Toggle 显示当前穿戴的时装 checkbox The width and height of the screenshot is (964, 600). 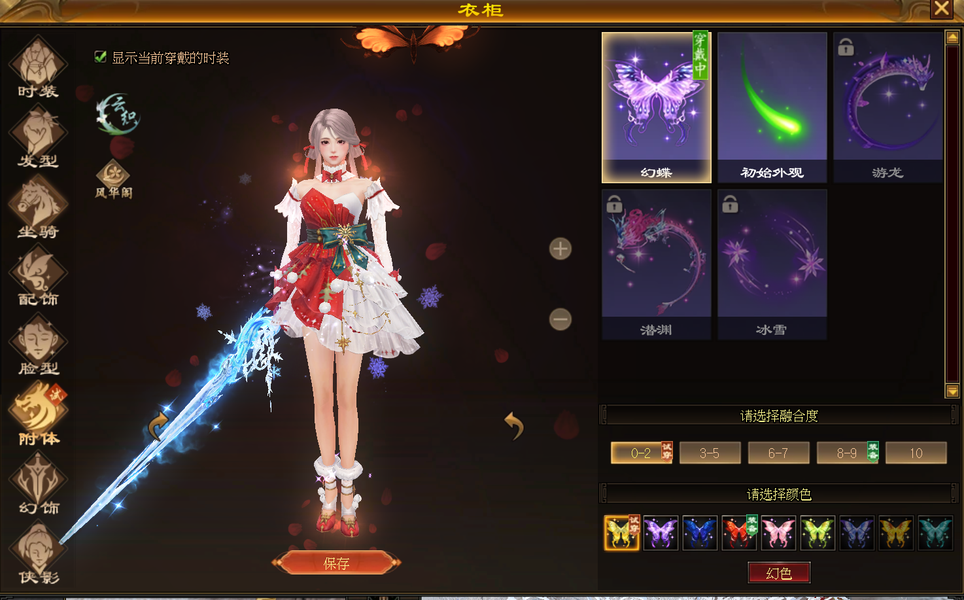pos(100,57)
